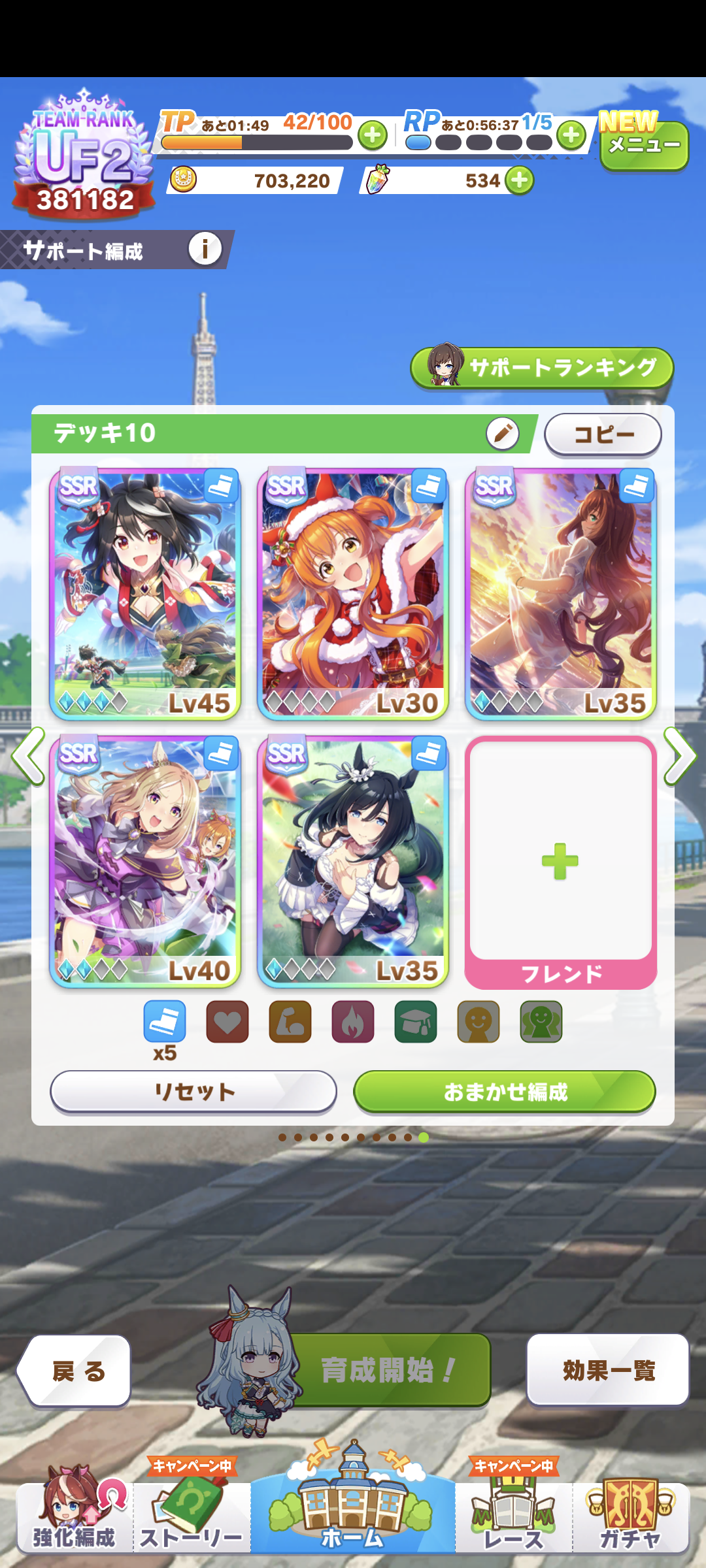Reset the deck with リセット
Image resolution: width=706 pixels, height=1568 pixels.
point(193,1091)
